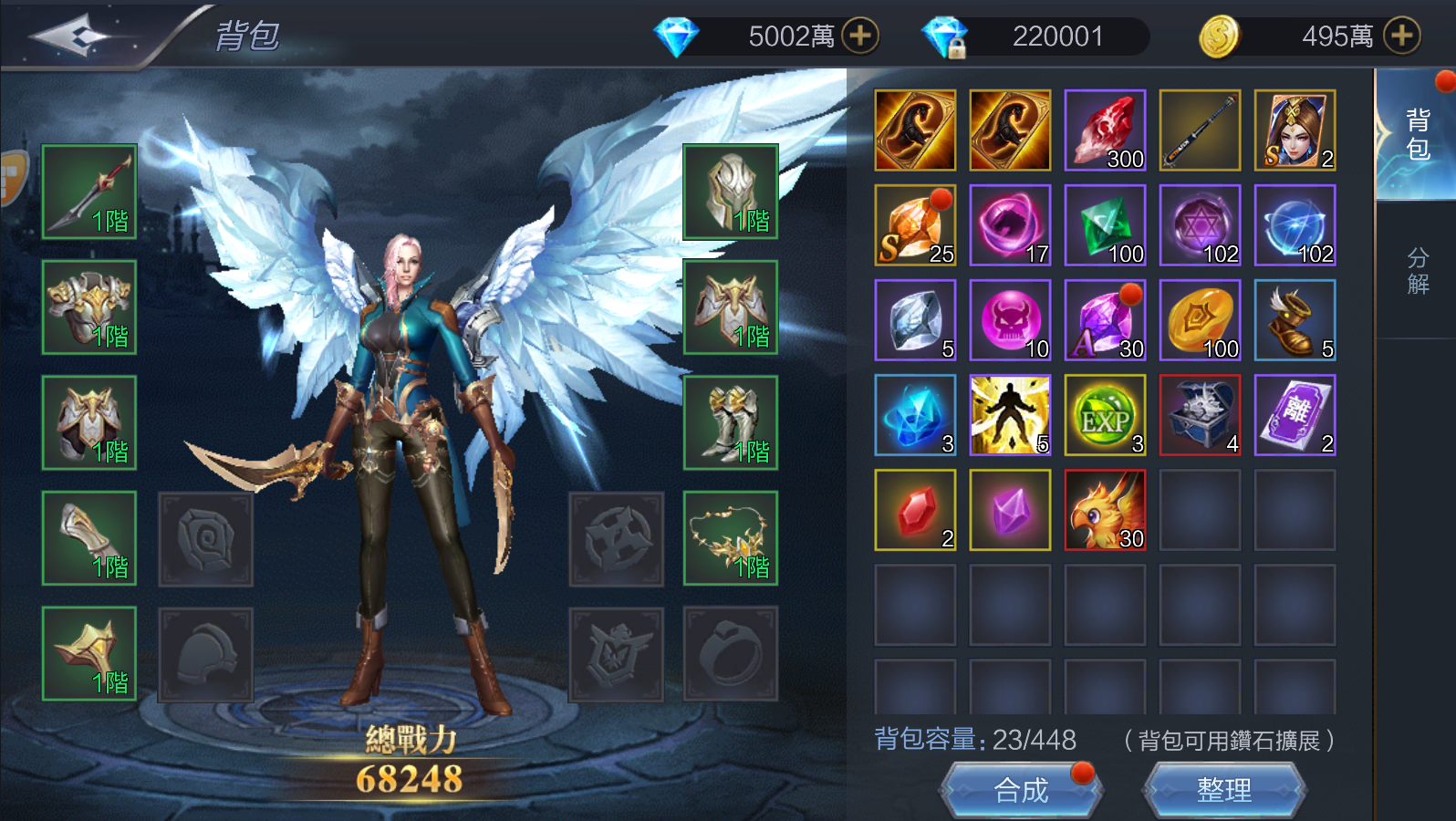Go back using the arrow button
1456x821 pixels.
click(71, 36)
